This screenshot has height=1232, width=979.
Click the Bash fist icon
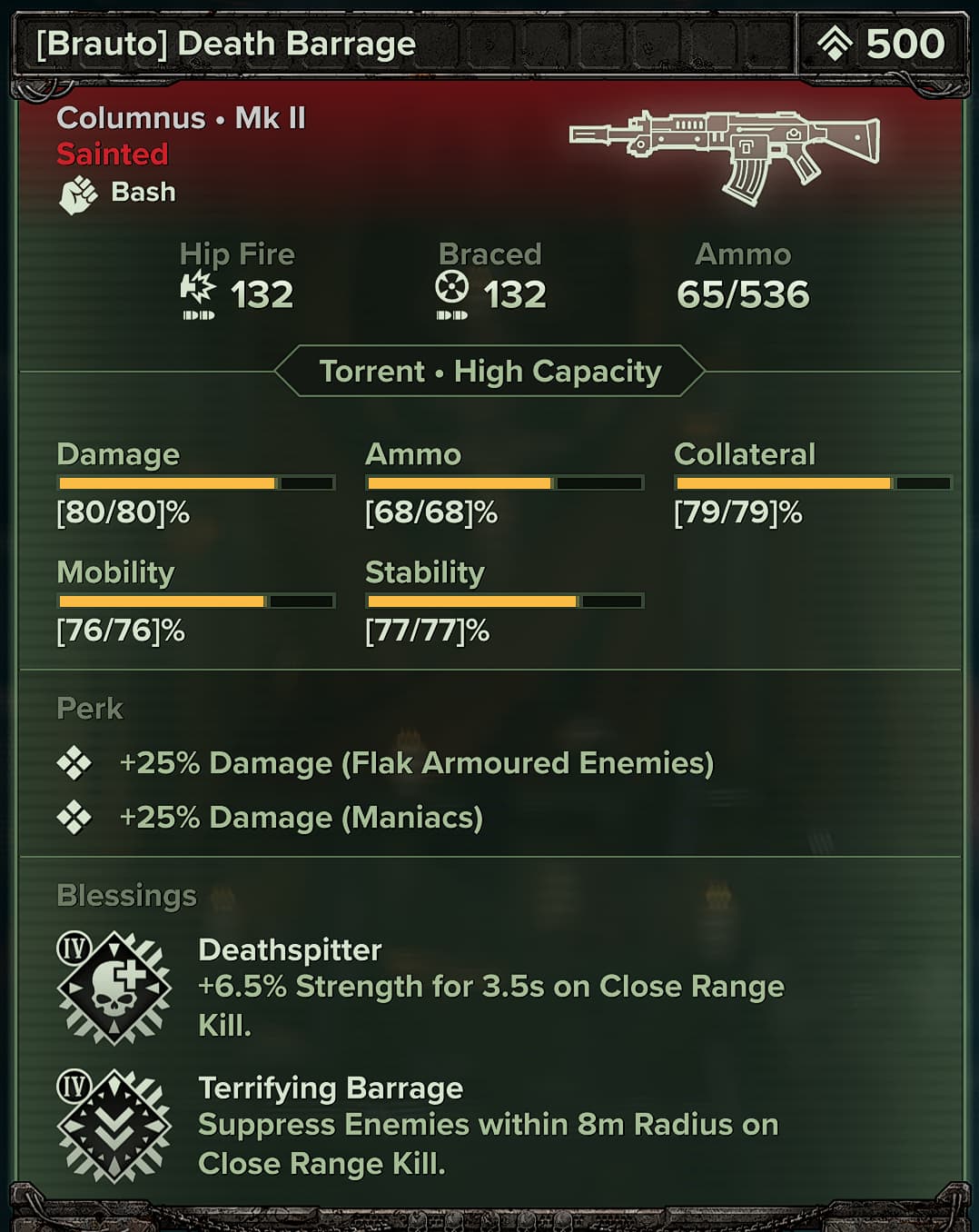(78, 194)
